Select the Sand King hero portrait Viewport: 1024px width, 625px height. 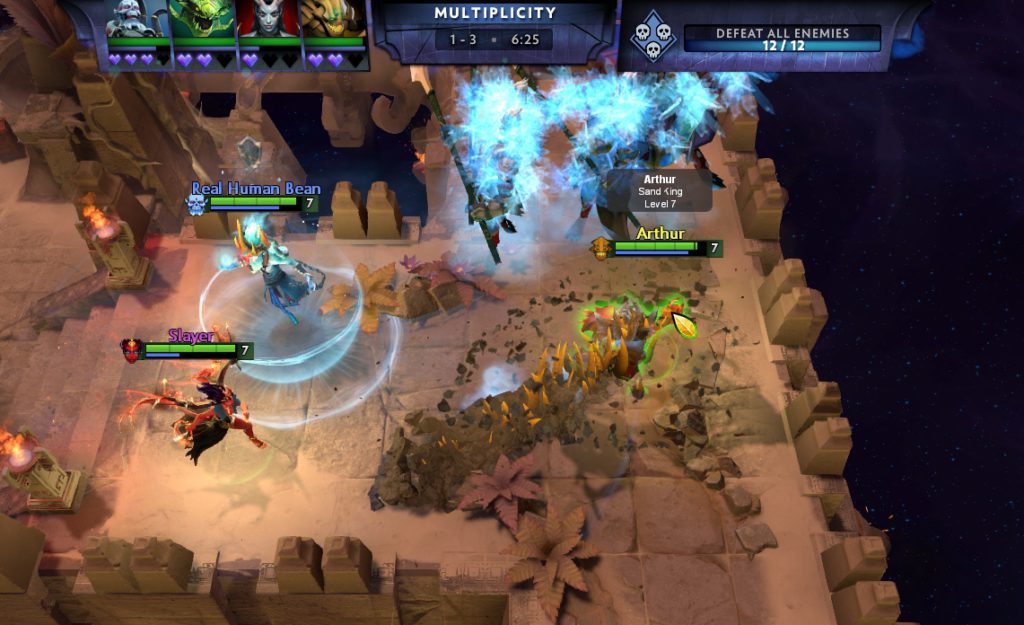pos(334,19)
